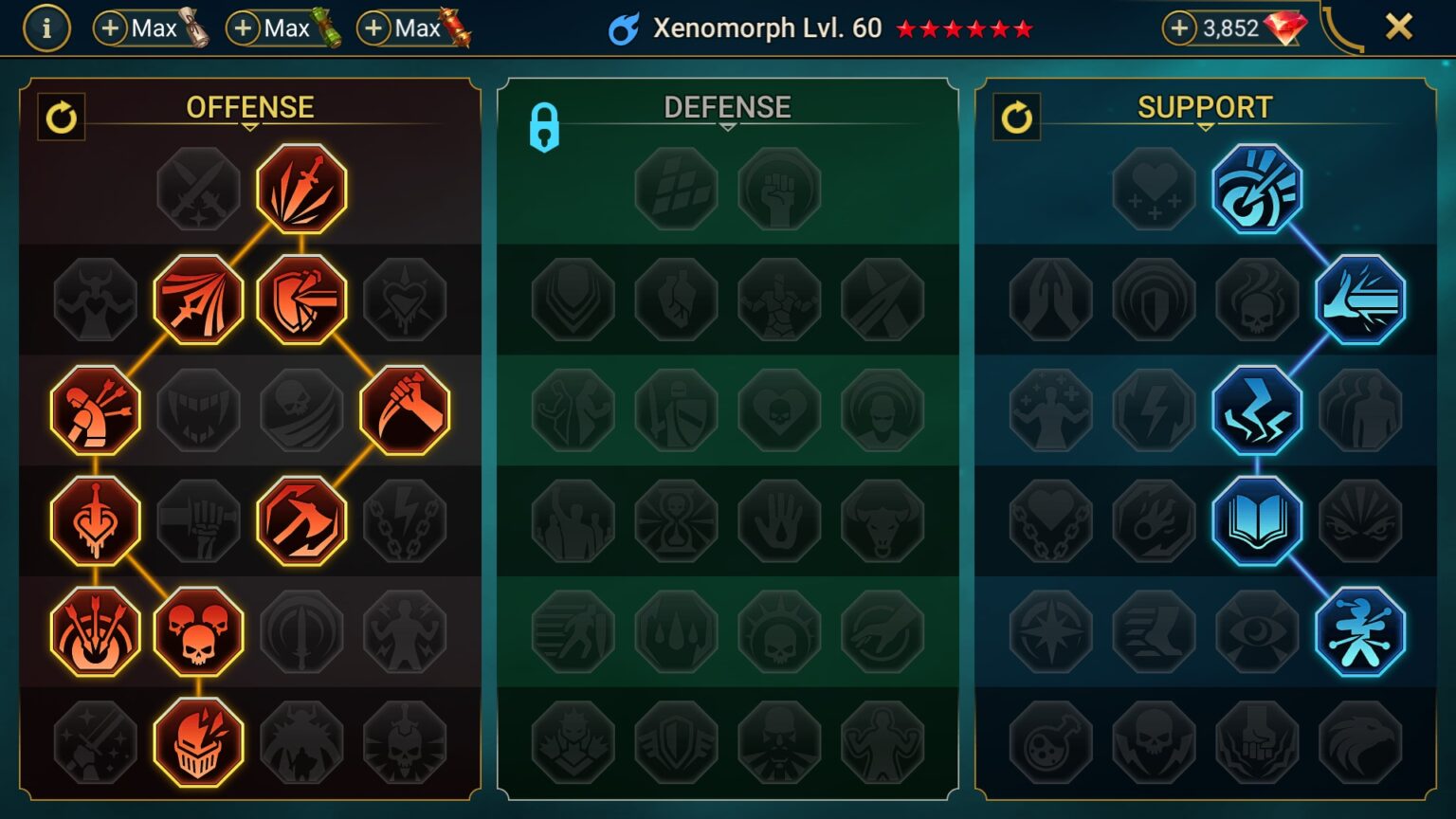The height and width of the screenshot is (819, 1456).
Task: Expand the chevron beneath the OFFENSE header
Action: point(249,125)
